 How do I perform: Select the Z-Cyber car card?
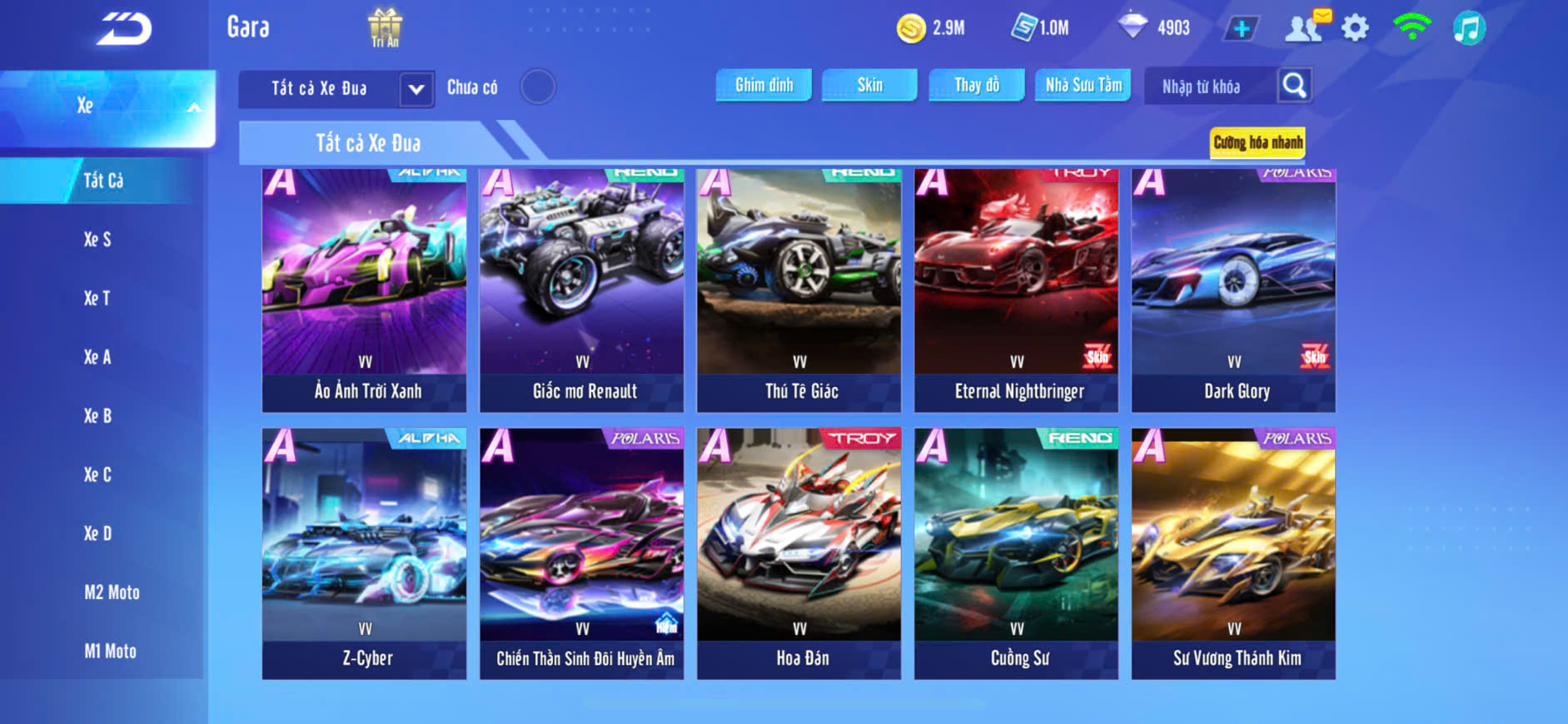click(x=364, y=553)
